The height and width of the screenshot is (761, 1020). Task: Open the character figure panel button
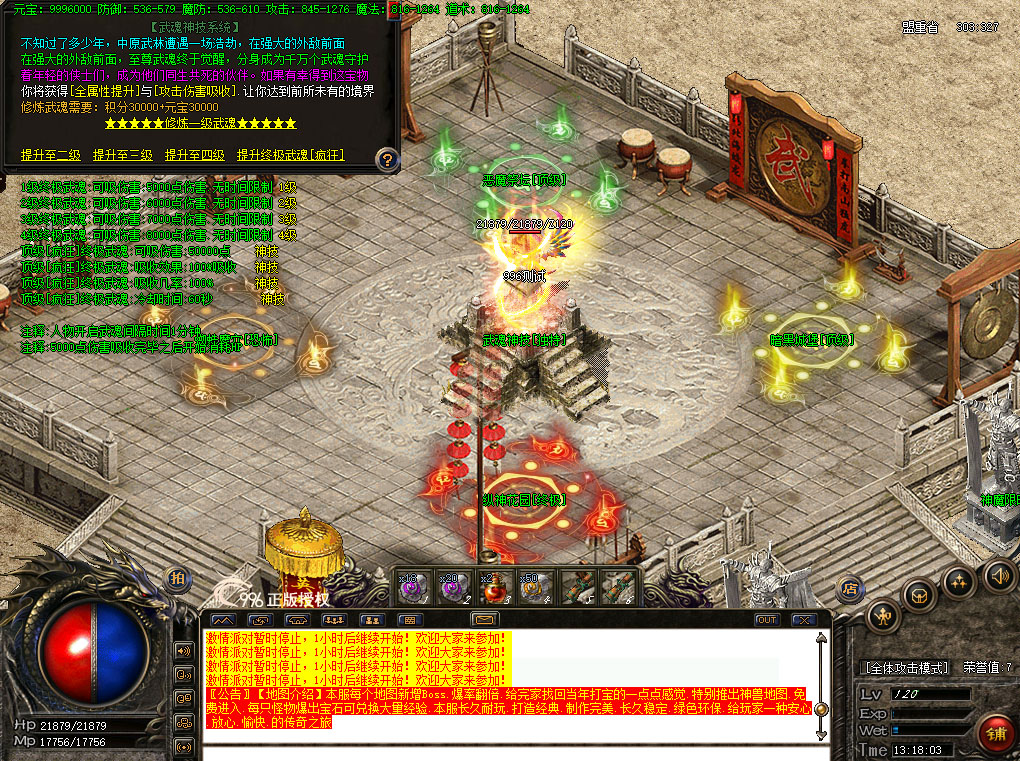tap(883, 615)
